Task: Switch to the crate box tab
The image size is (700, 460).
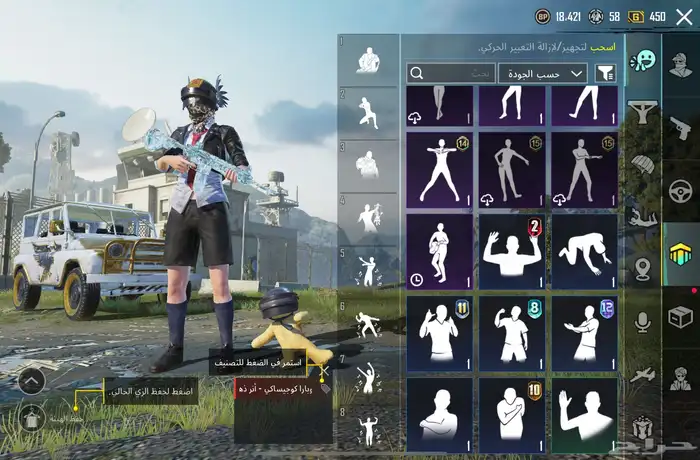Action: pyautogui.click(x=681, y=317)
